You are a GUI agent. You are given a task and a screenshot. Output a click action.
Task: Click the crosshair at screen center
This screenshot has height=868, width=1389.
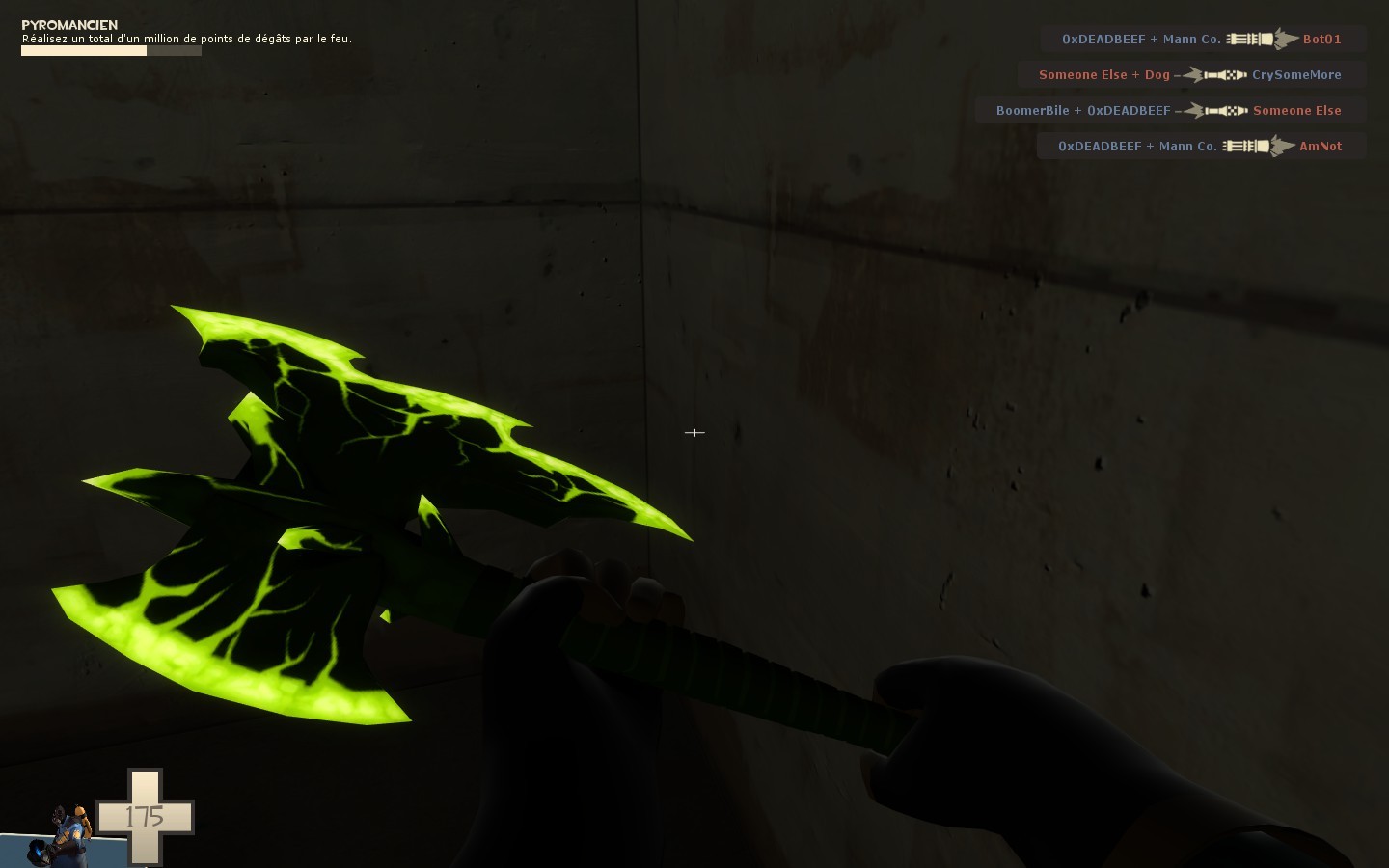click(694, 433)
